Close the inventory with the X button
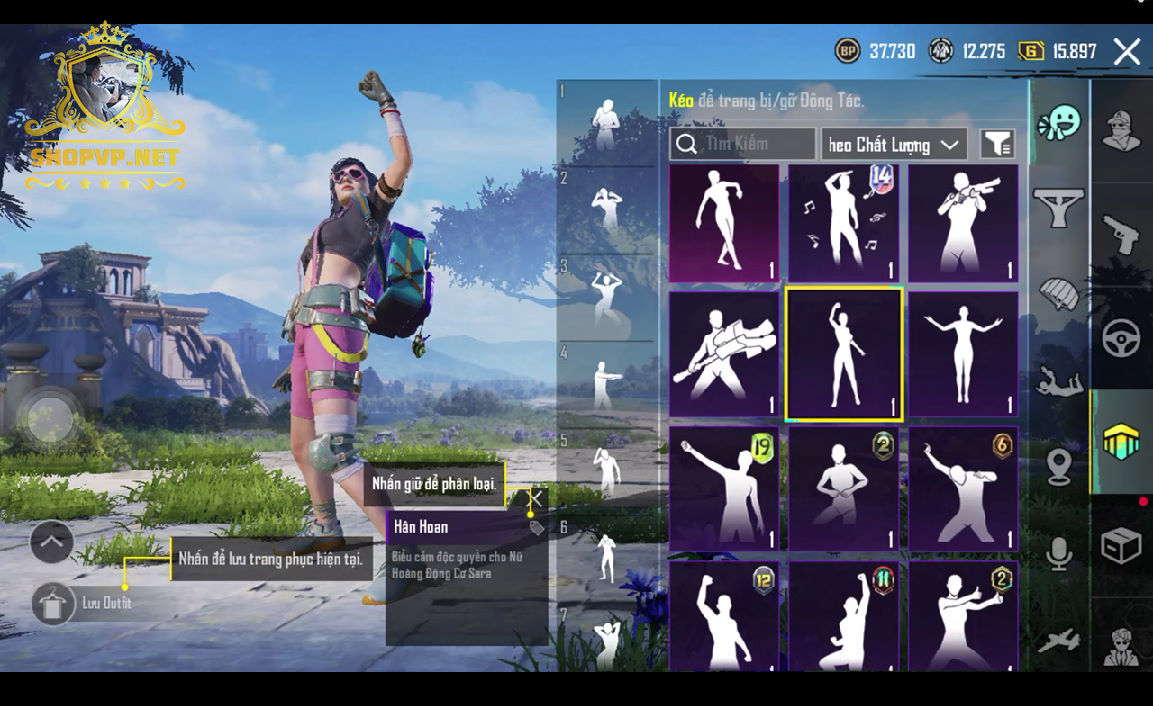The width and height of the screenshot is (1153, 706). [x=1126, y=52]
